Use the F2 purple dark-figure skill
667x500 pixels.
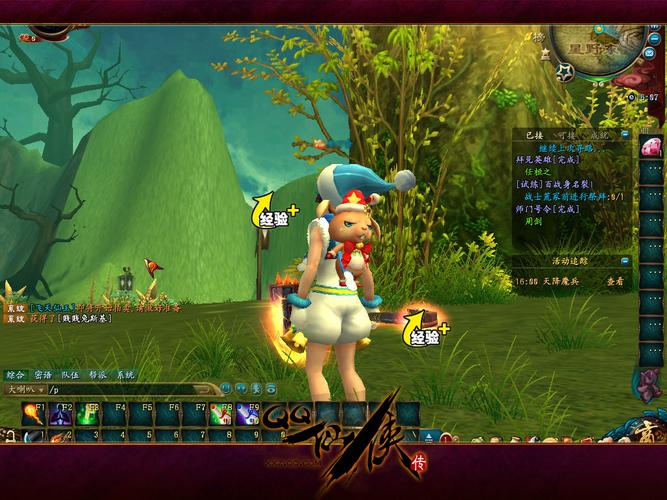coord(60,413)
